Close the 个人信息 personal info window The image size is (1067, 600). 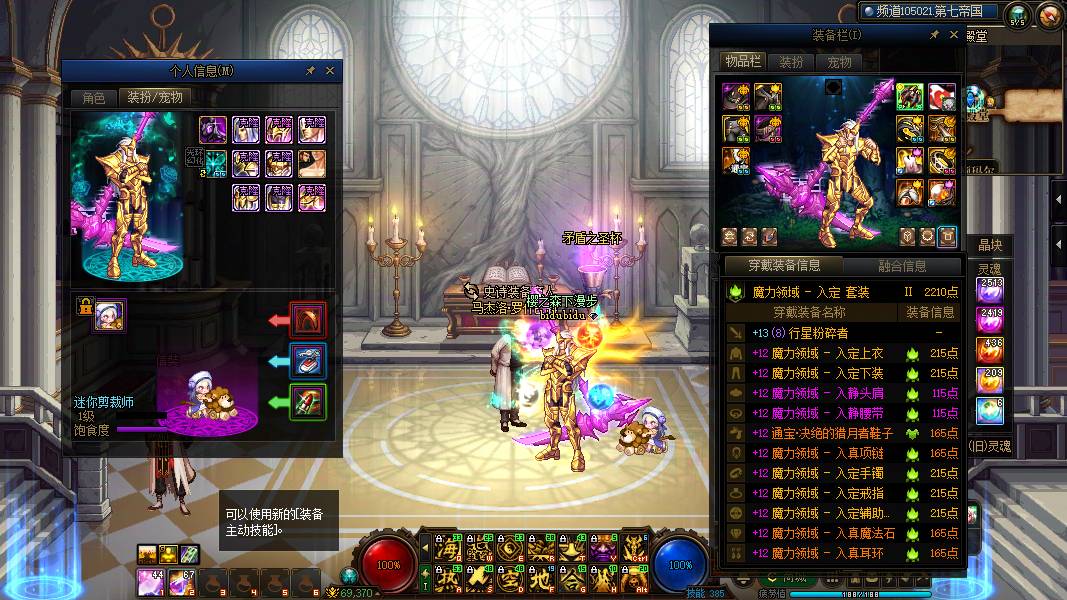pyautogui.click(x=330, y=71)
